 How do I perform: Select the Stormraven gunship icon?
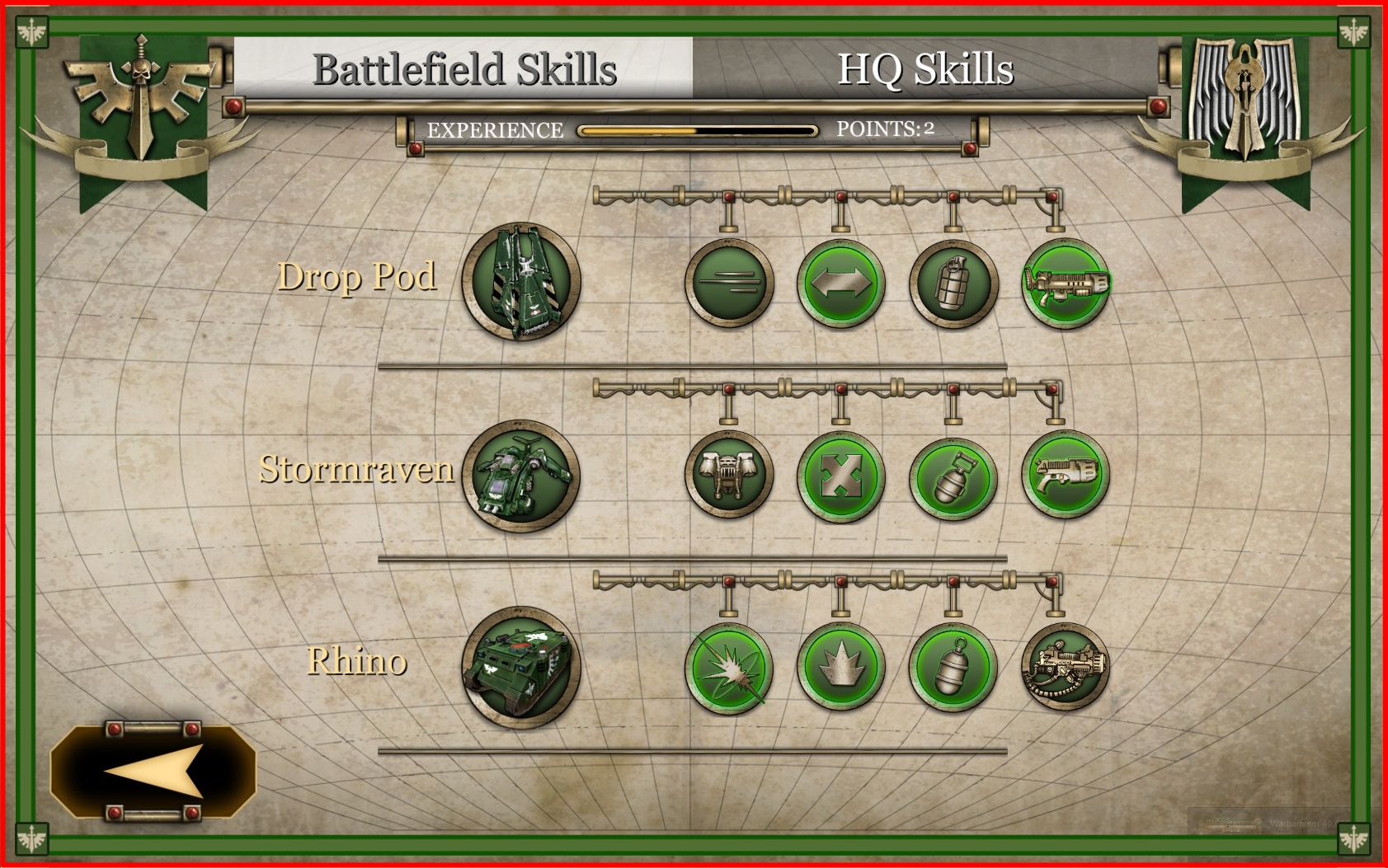click(521, 476)
